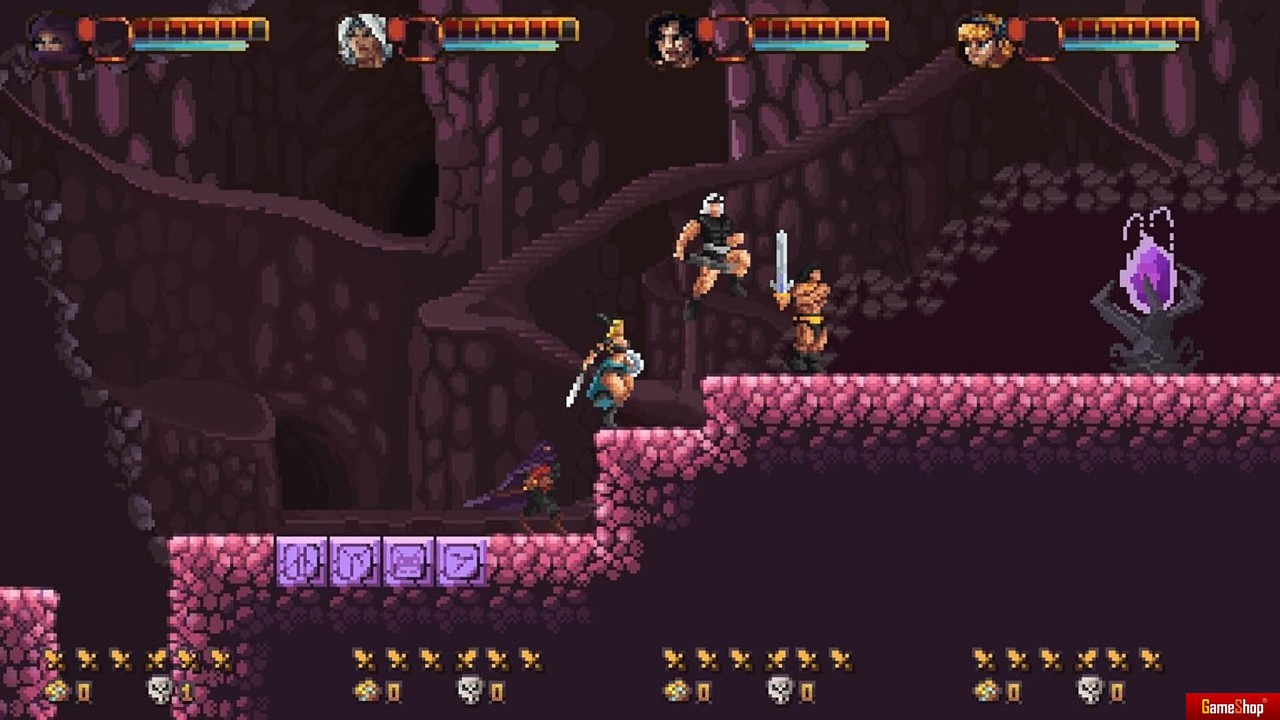
Task: Click the white-haired warrior portrait
Action: [x=361, y=42]
